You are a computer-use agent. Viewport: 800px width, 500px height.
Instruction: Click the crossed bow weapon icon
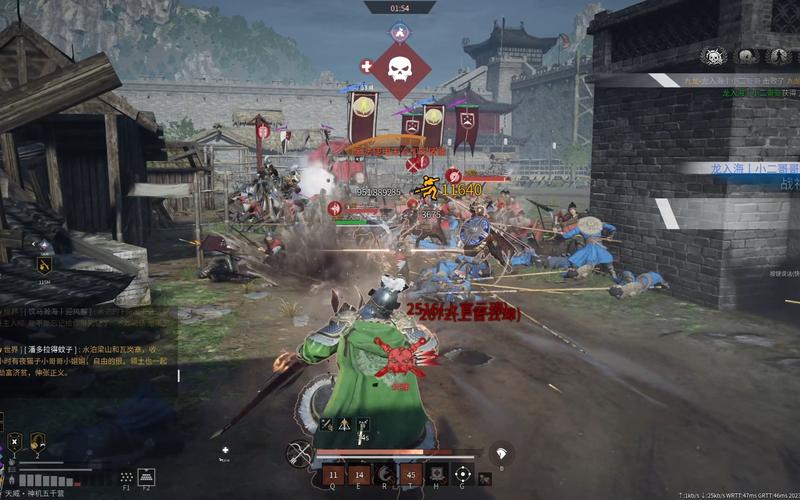(298, 455)
